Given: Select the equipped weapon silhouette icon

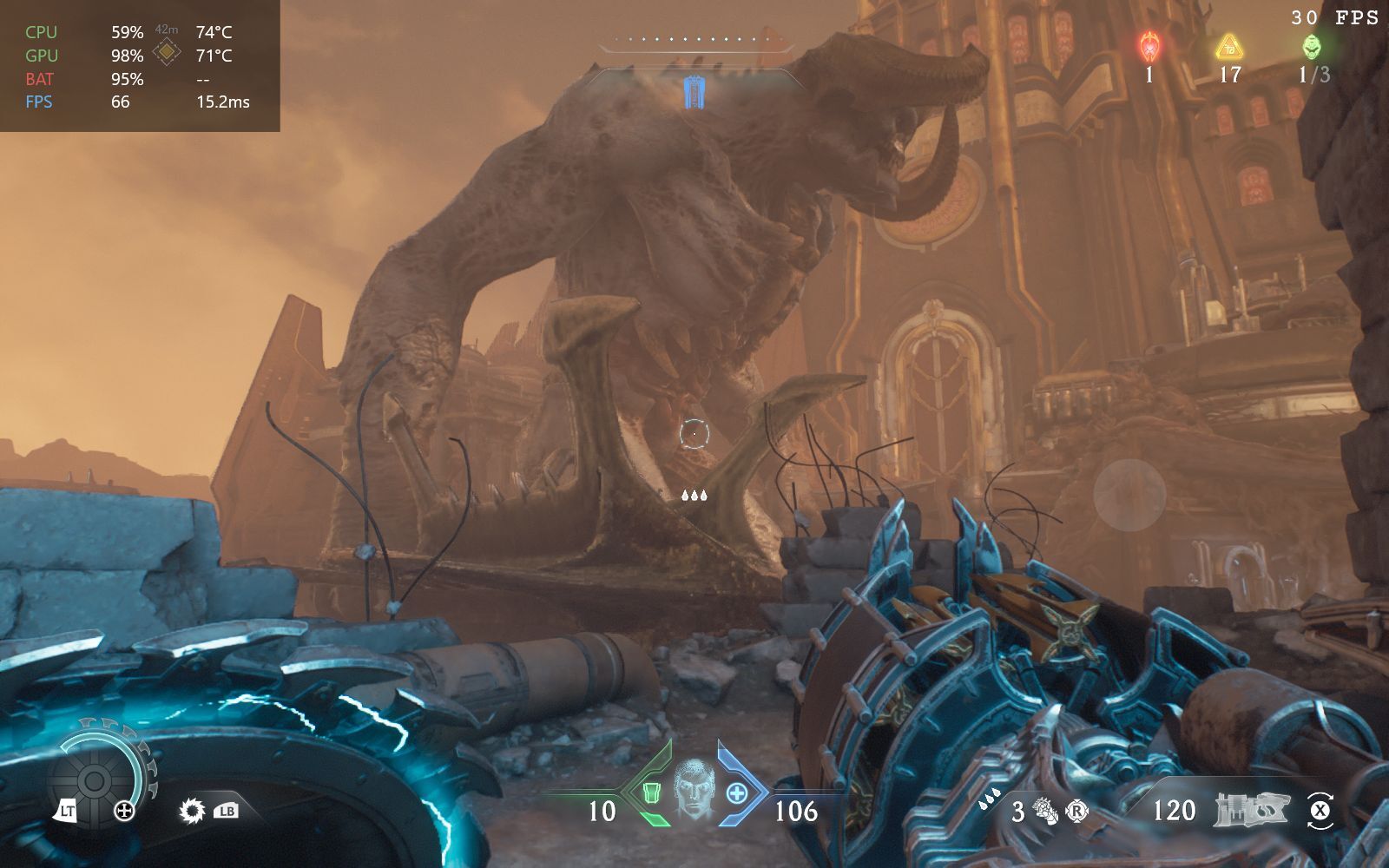Looking at the screenshot, I should pyautogui.click(x=1252, y=811).
